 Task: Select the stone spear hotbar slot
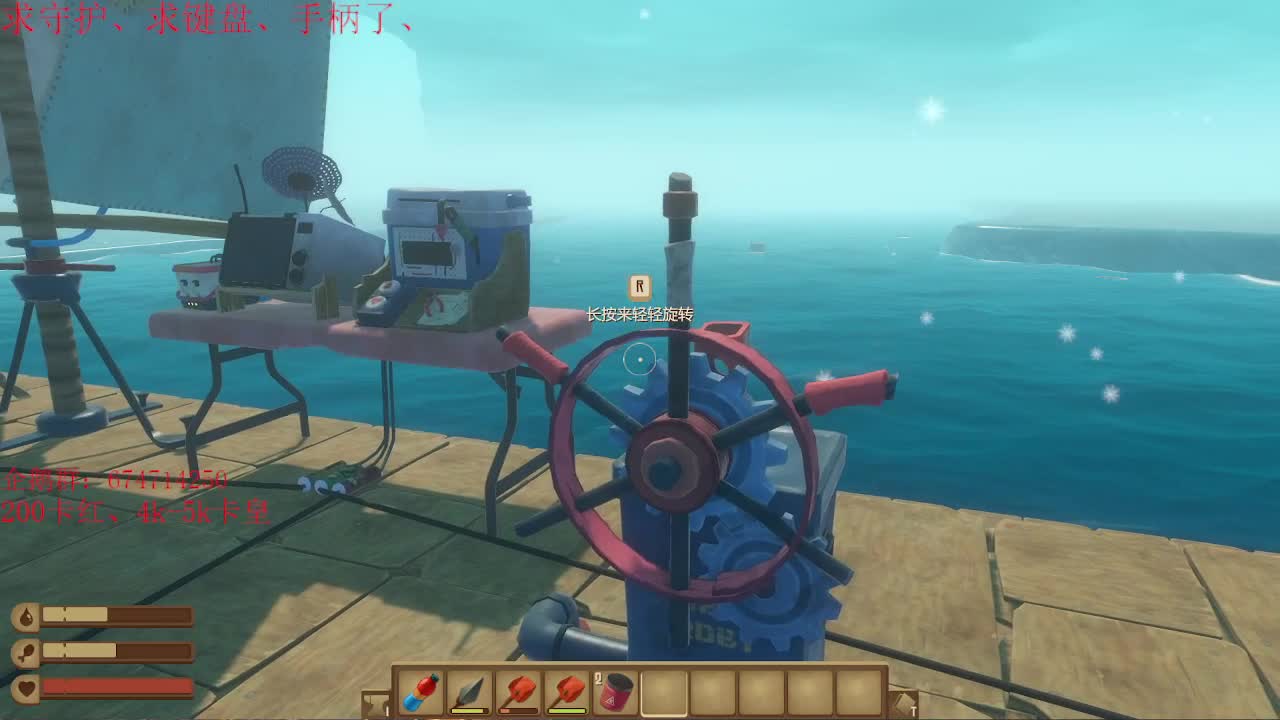470,692
